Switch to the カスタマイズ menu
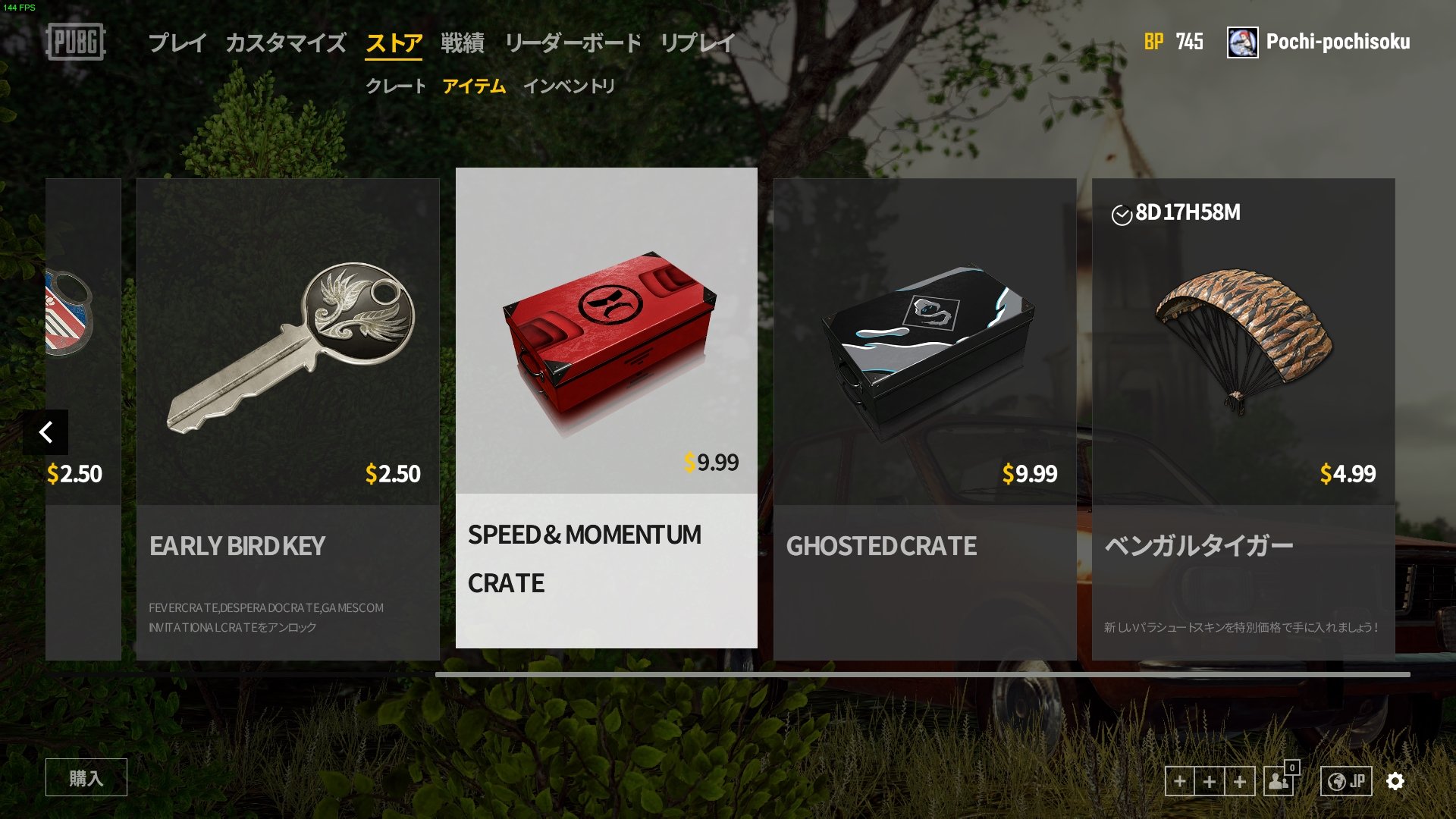The image size is (1456, 819). click(286, 43)
